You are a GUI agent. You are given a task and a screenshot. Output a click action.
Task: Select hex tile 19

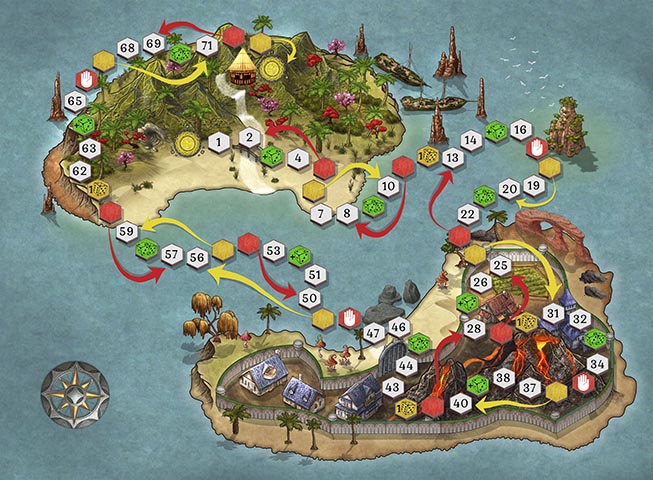point(533,186)
